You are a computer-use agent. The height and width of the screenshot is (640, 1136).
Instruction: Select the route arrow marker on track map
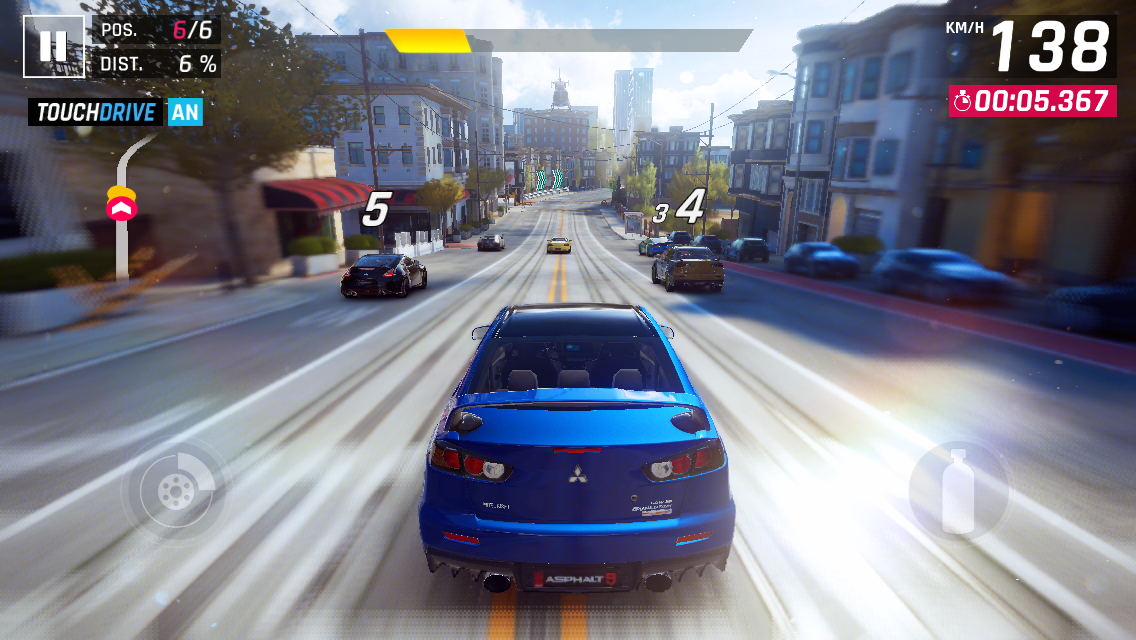coord(122,205)
